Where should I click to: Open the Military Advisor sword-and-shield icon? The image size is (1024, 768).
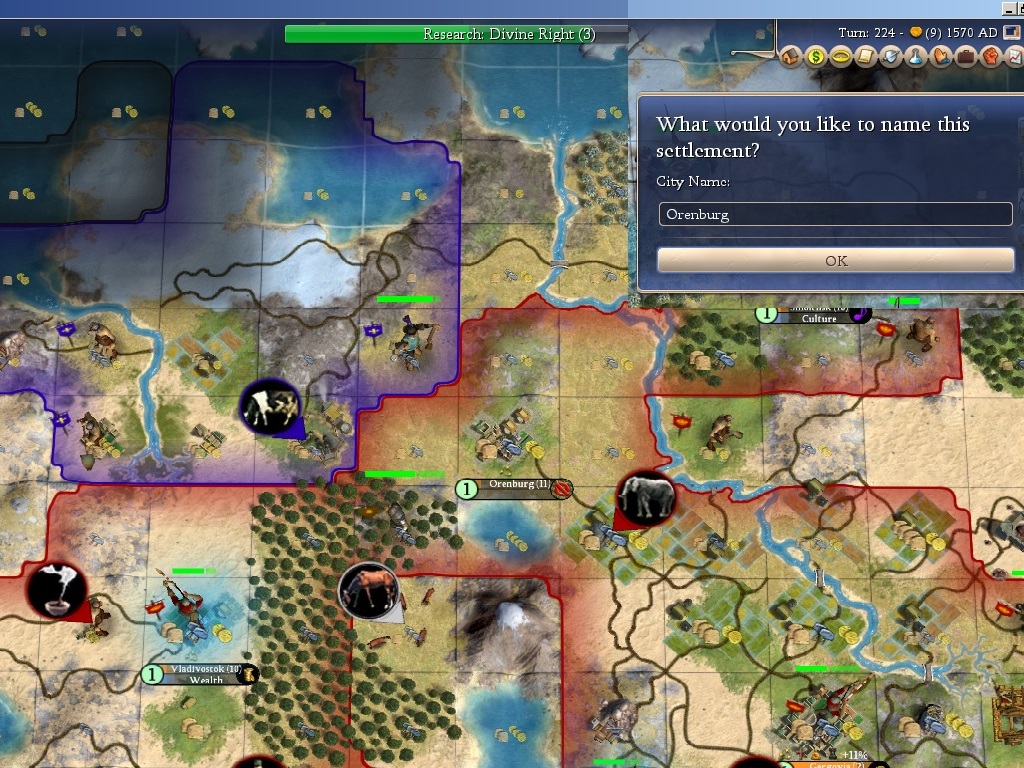pyautogui.click(x=891, y=57)
